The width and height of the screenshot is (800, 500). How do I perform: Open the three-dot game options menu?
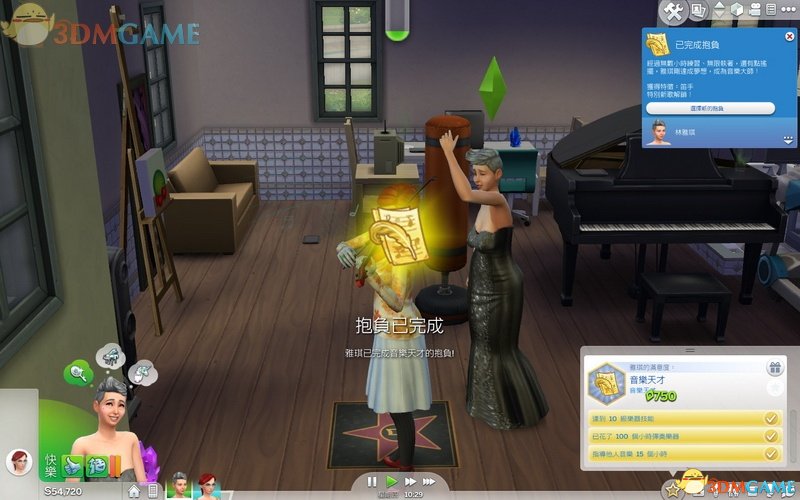tap(786, 11)
